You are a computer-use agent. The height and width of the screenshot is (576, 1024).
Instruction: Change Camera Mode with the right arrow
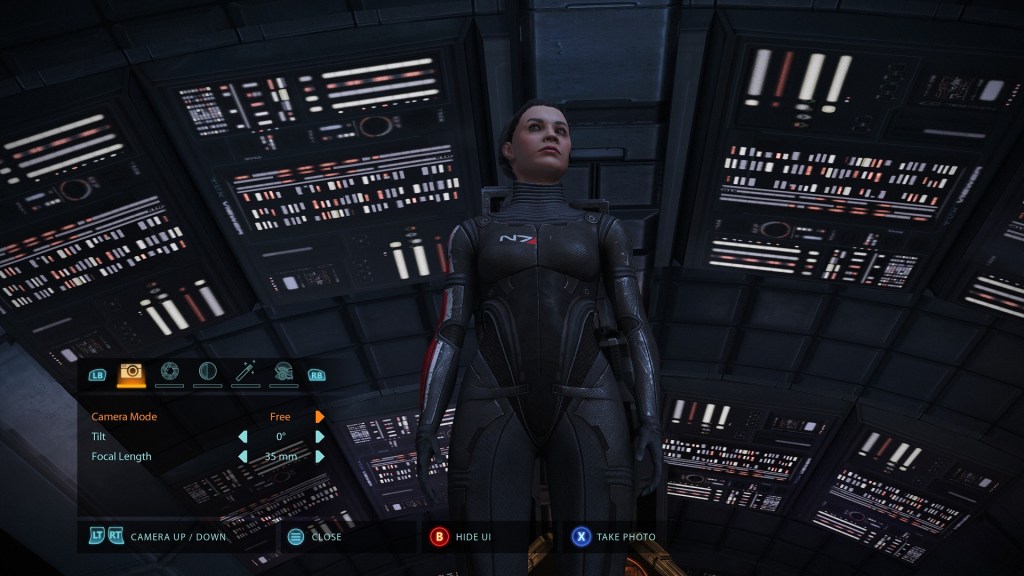click(x=320, y=416)
